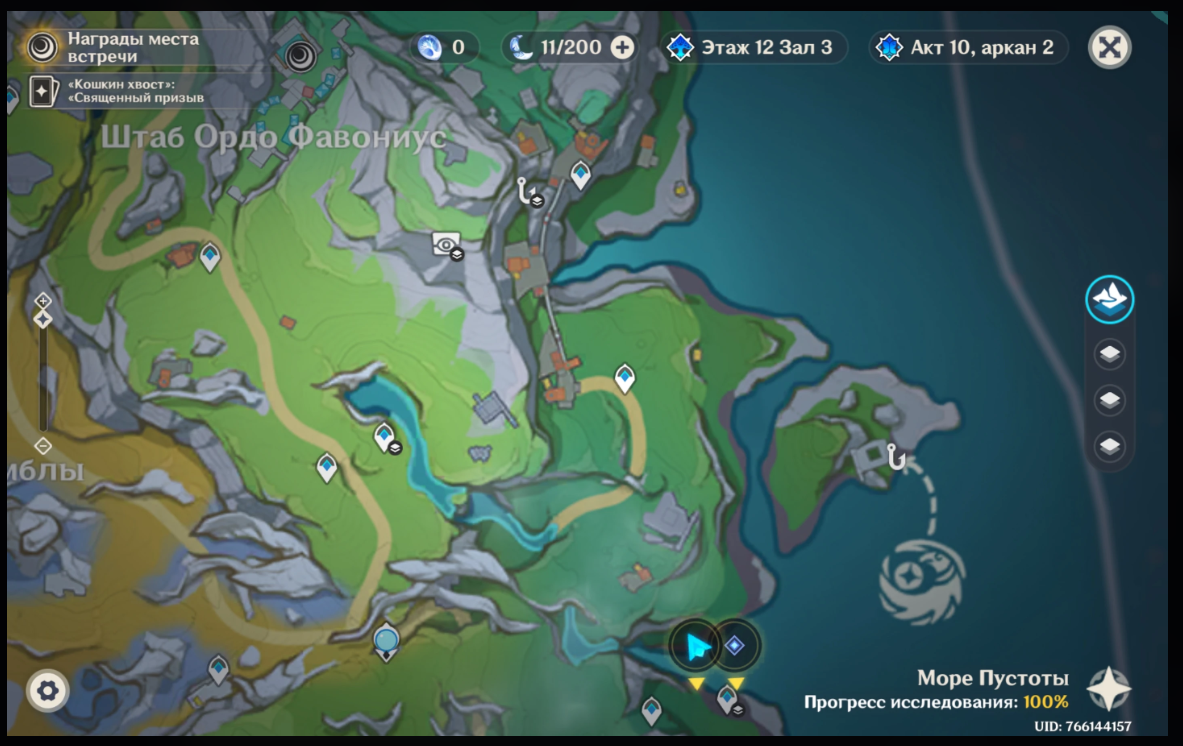Open map settings via the gear icon
Screen dimensions: 1183x746
(48, 690)
